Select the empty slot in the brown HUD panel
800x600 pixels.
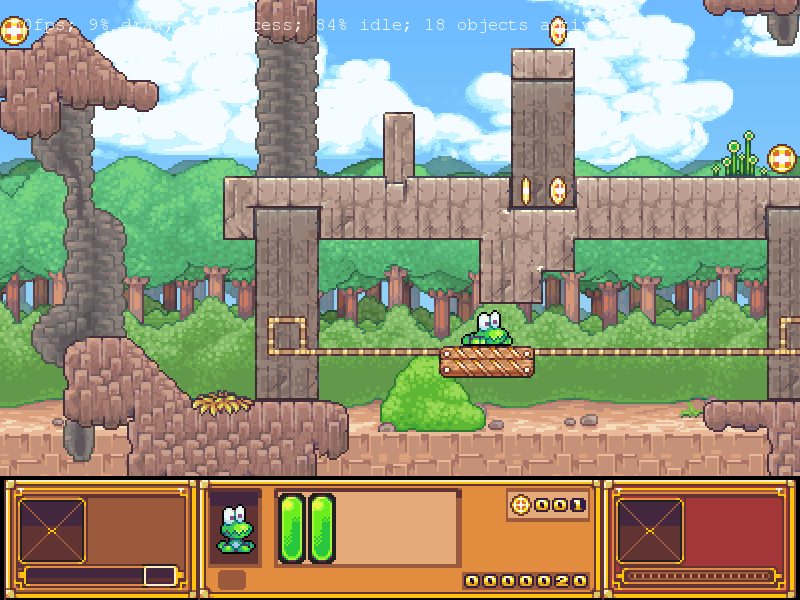(52, 531)
